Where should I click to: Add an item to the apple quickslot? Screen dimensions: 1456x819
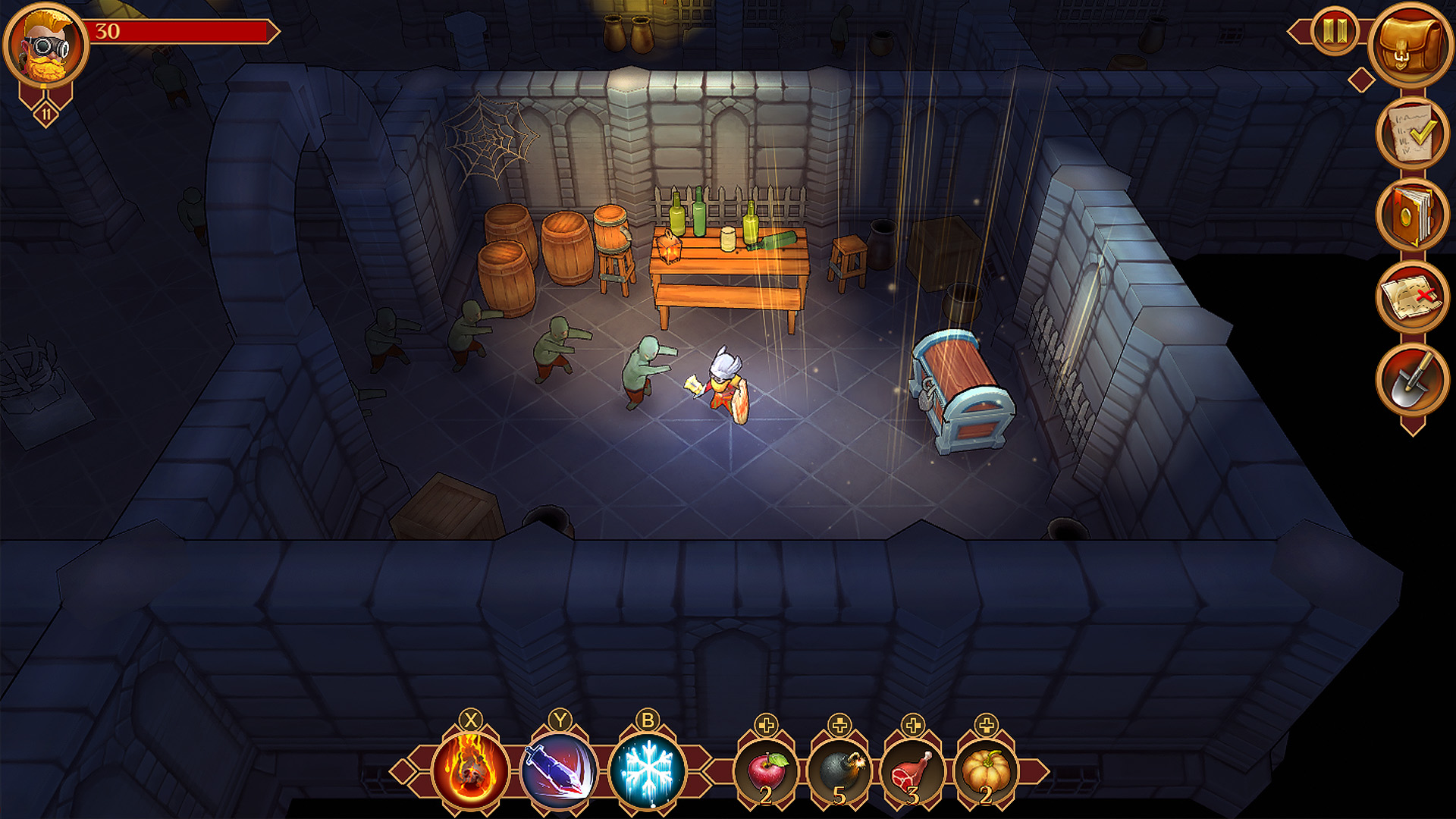pyautogui.click(x=766, y=726)
